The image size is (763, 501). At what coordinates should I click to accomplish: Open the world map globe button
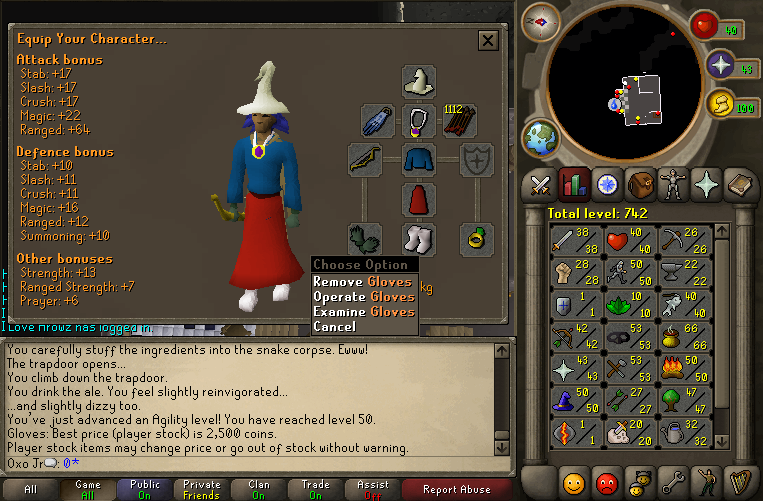point(541,137)
